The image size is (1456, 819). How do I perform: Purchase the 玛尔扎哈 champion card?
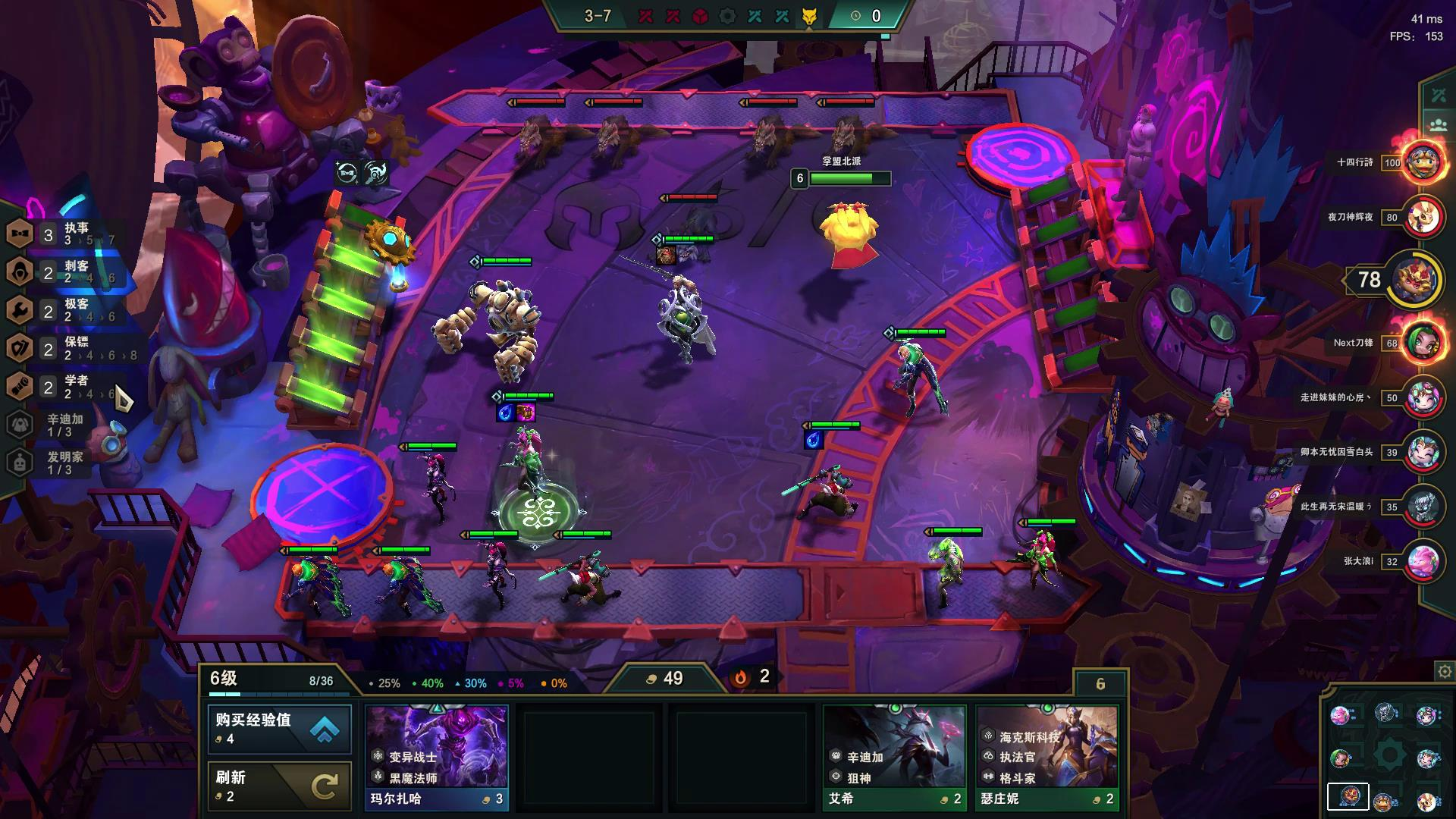tap(437, 757)
